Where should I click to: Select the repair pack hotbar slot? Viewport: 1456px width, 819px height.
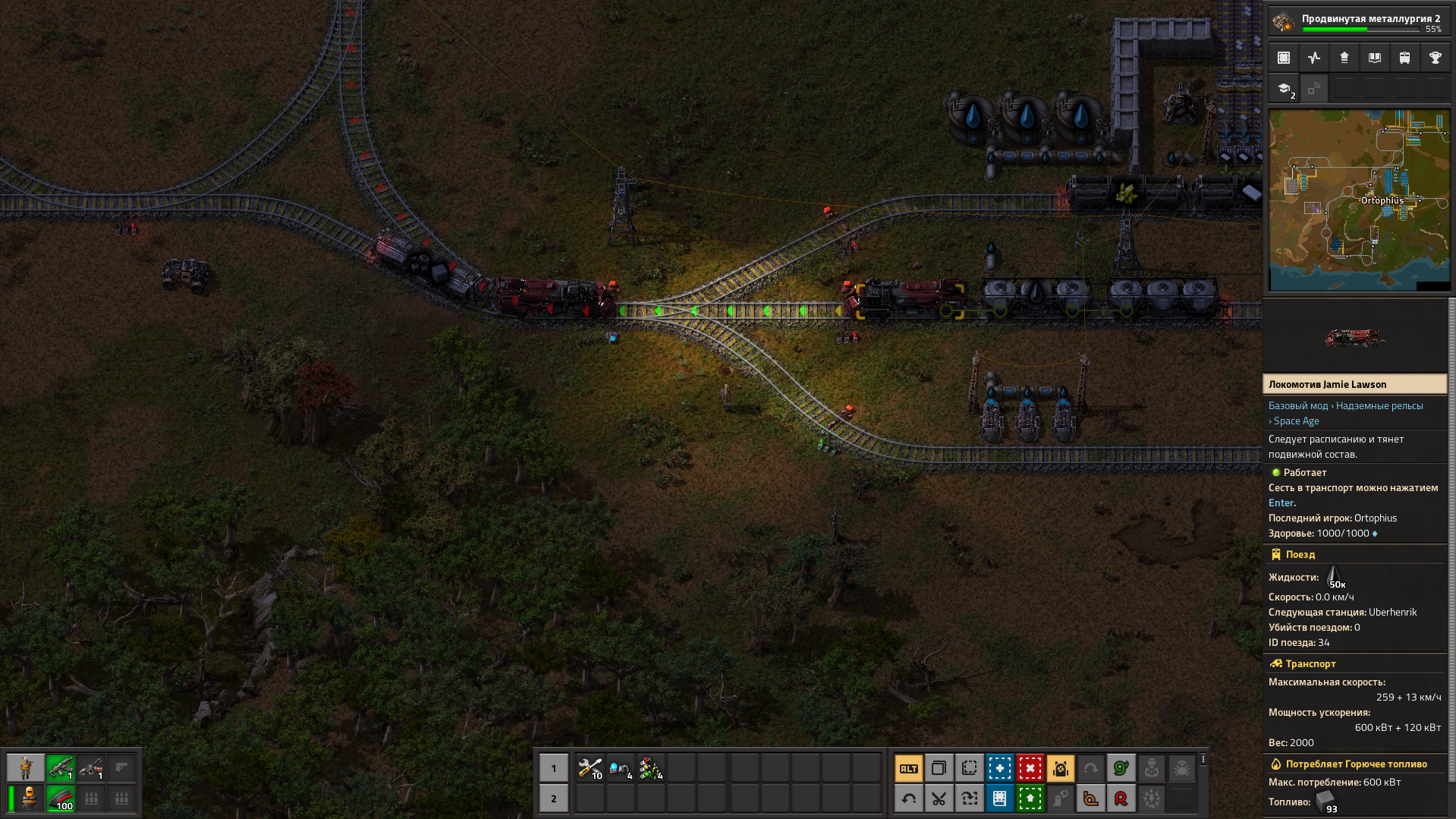coord(590,769)
